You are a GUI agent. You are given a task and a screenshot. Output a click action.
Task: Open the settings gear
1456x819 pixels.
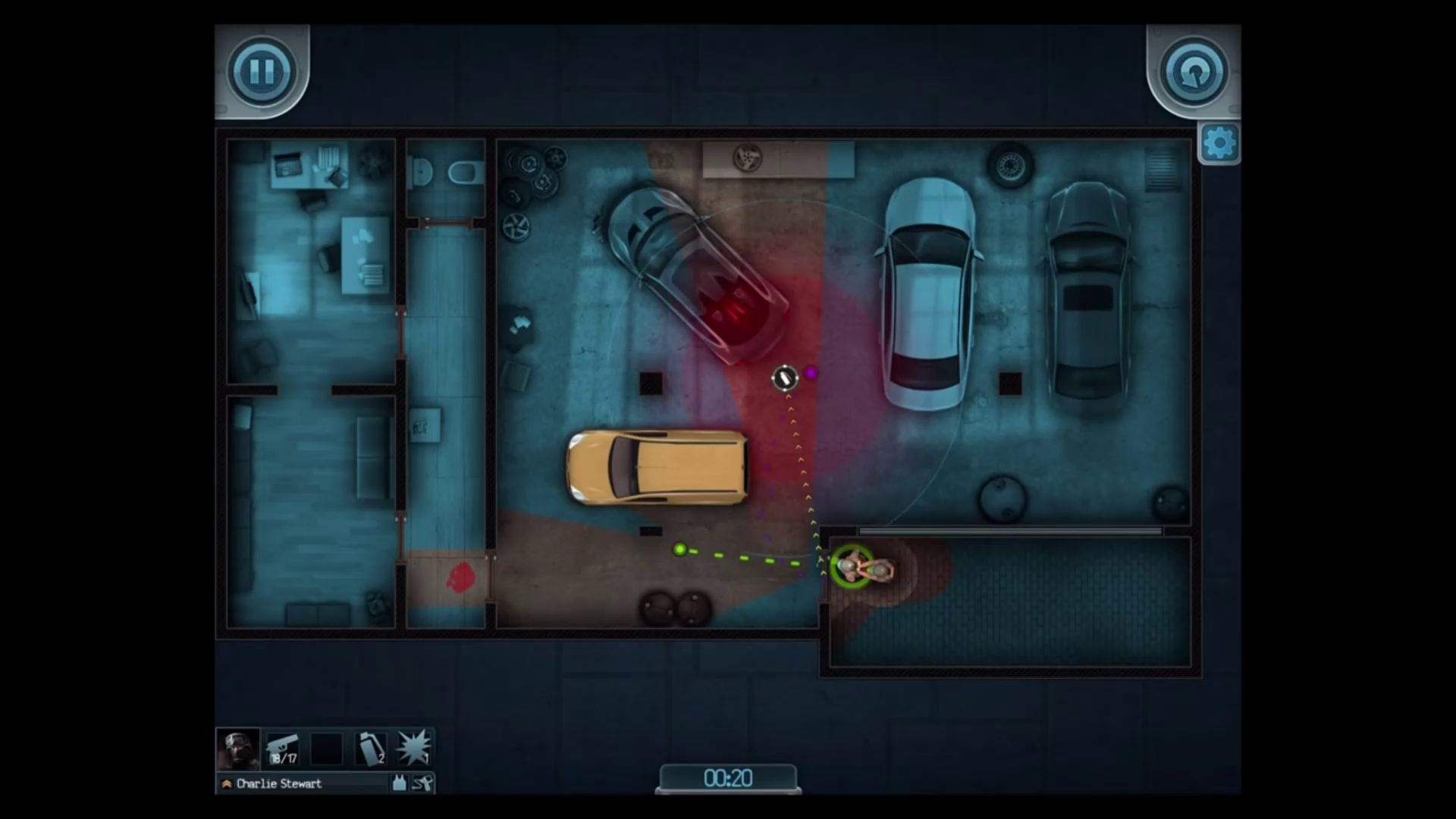pyautogui.click(x=1220, y=142)
